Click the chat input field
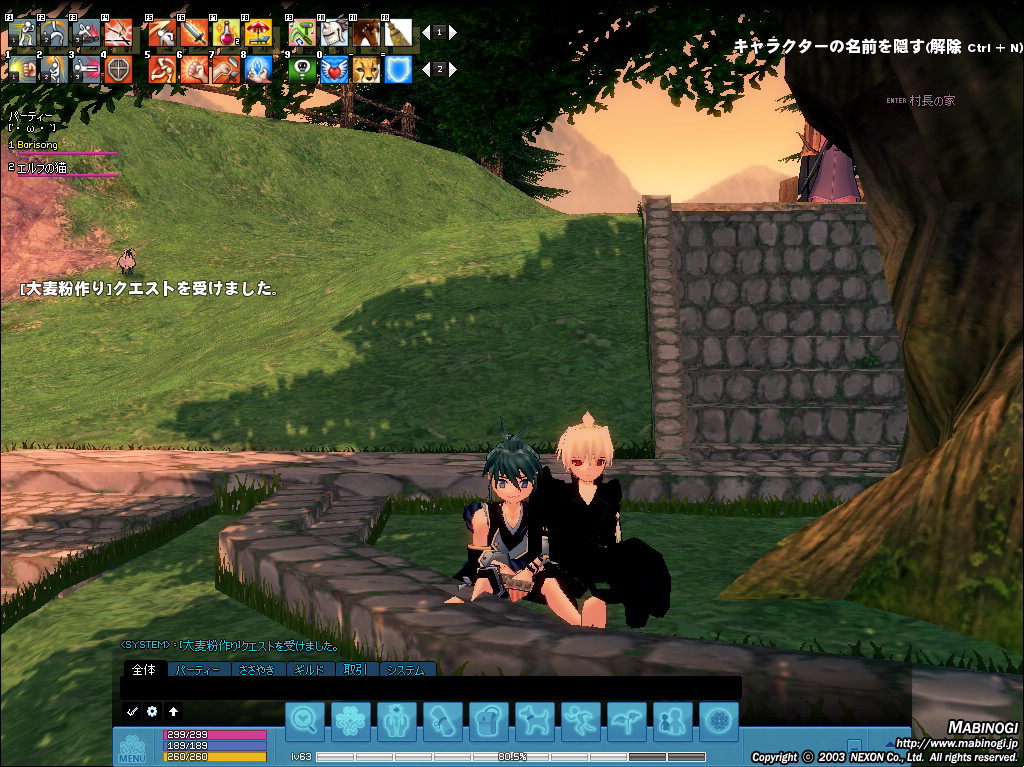This screenshot has height=767, width=1024. (x=430, y=688)
